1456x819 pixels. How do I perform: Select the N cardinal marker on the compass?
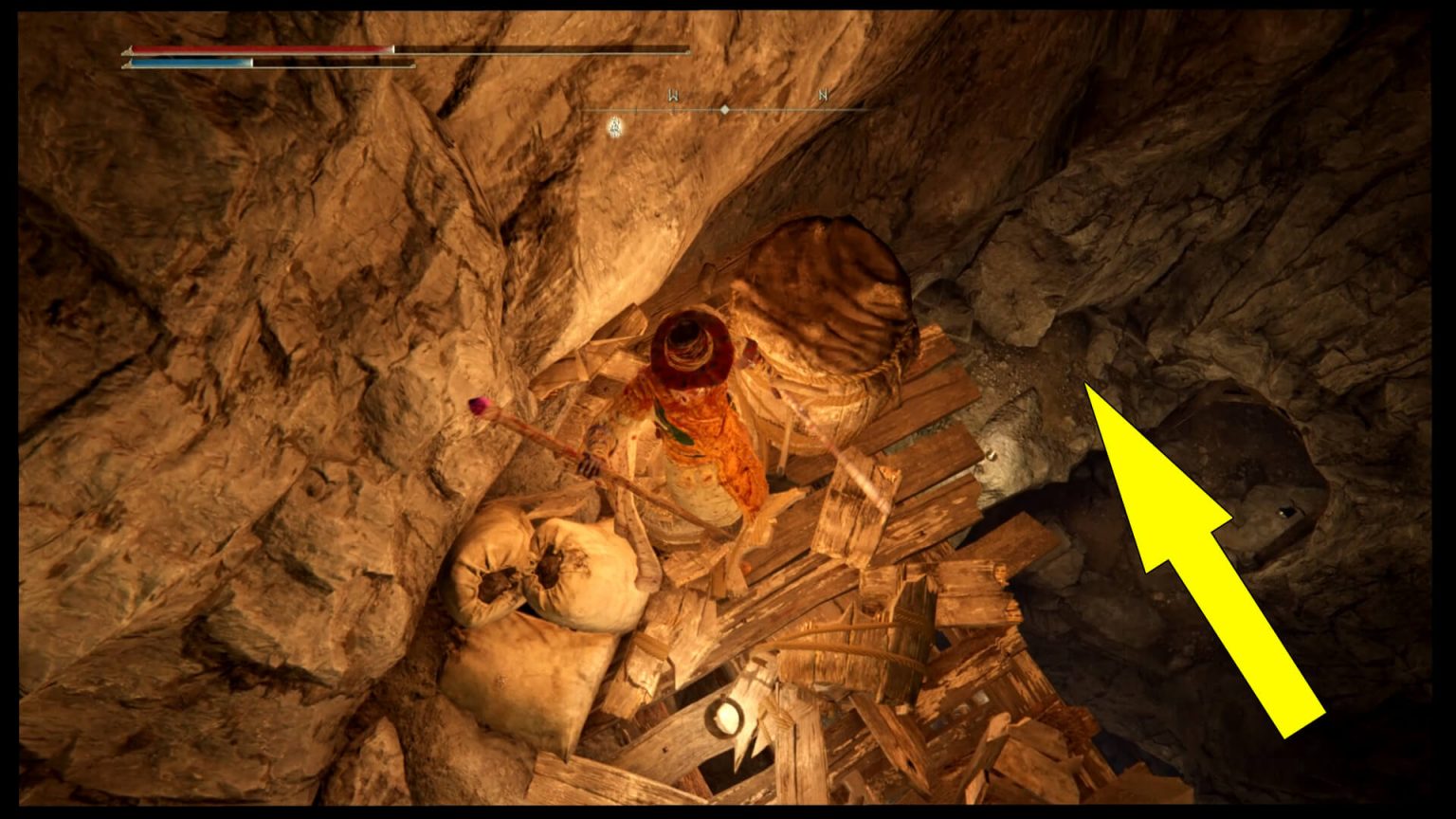(x=823, y=95)
